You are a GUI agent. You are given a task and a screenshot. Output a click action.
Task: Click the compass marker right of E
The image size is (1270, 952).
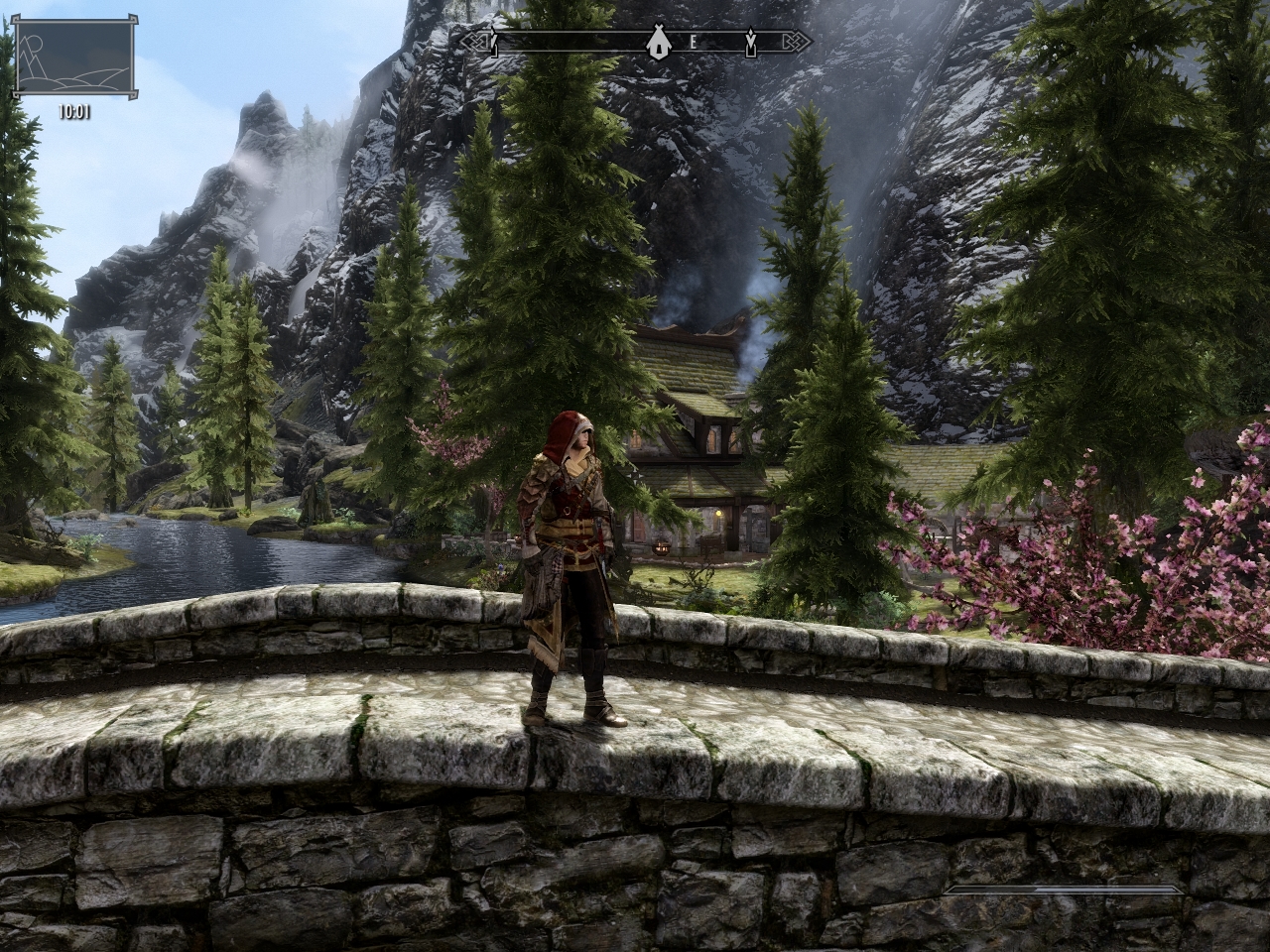click(x=751, y=42)
